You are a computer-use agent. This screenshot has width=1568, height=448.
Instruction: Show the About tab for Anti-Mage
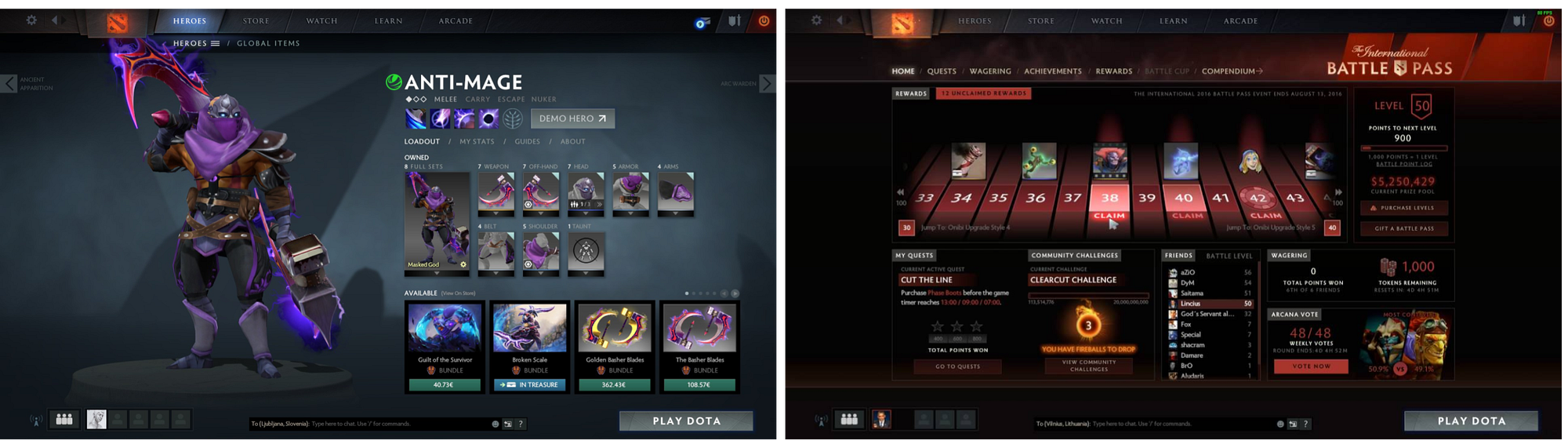coord(572,142)
